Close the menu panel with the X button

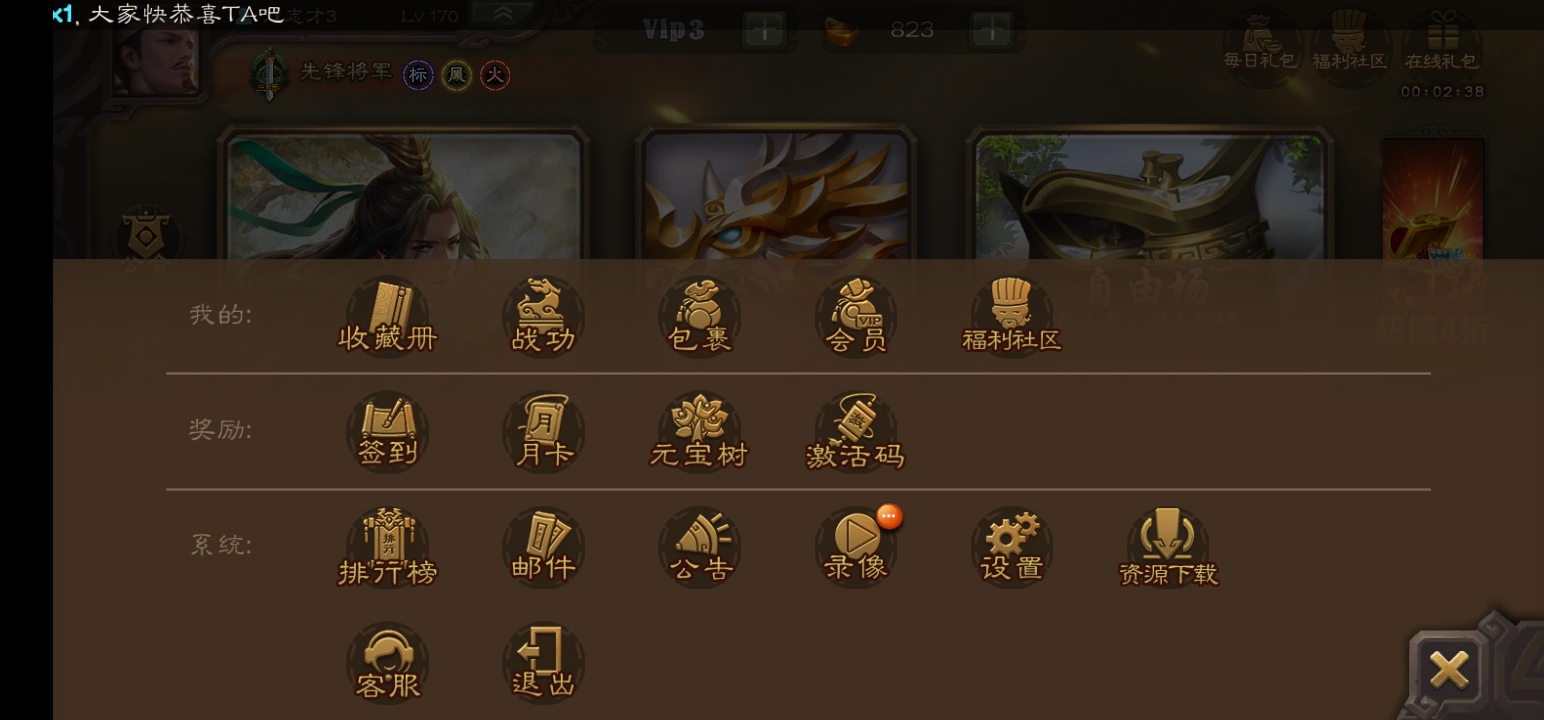[x=1448, y=669]
